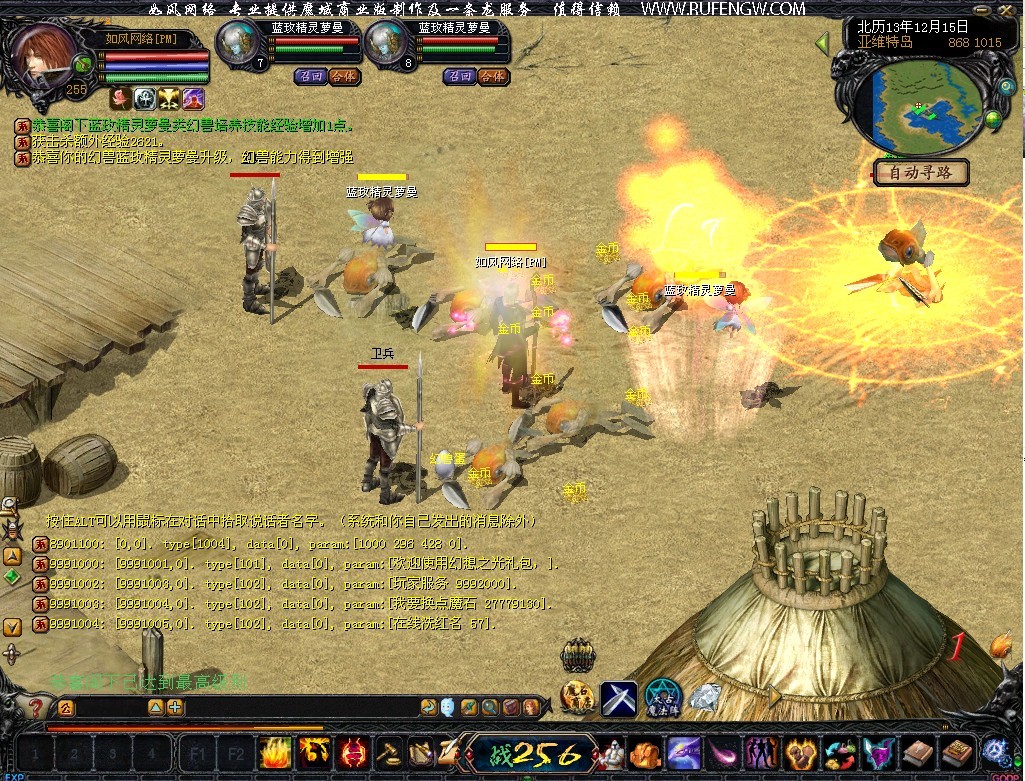Image resolution: width=1025 pixels, height=781 pixels.
Task: Click the 自动寻路 auto-pathfinding button
Action: click(921, 172)
